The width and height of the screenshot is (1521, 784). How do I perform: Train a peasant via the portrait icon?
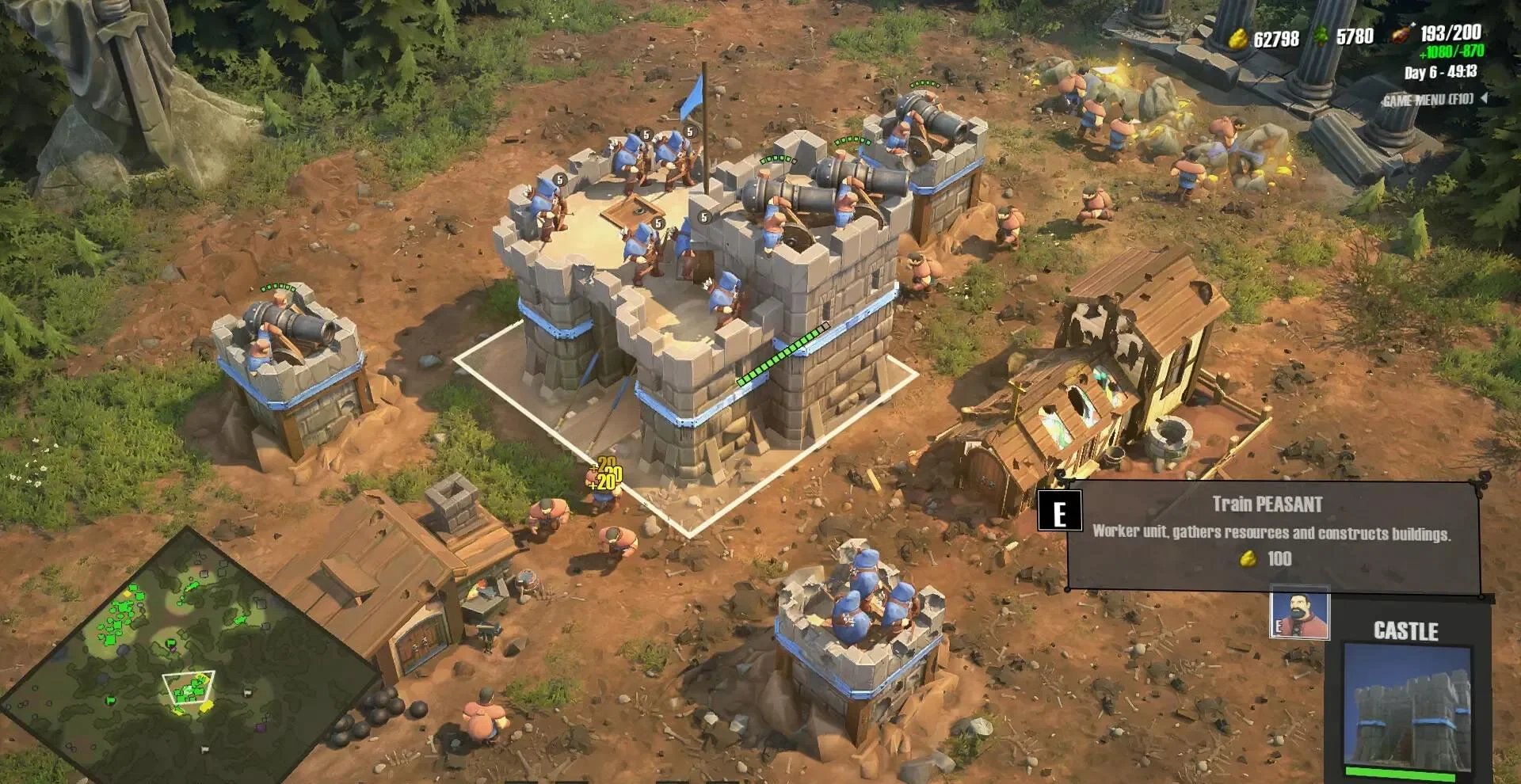1299,613
